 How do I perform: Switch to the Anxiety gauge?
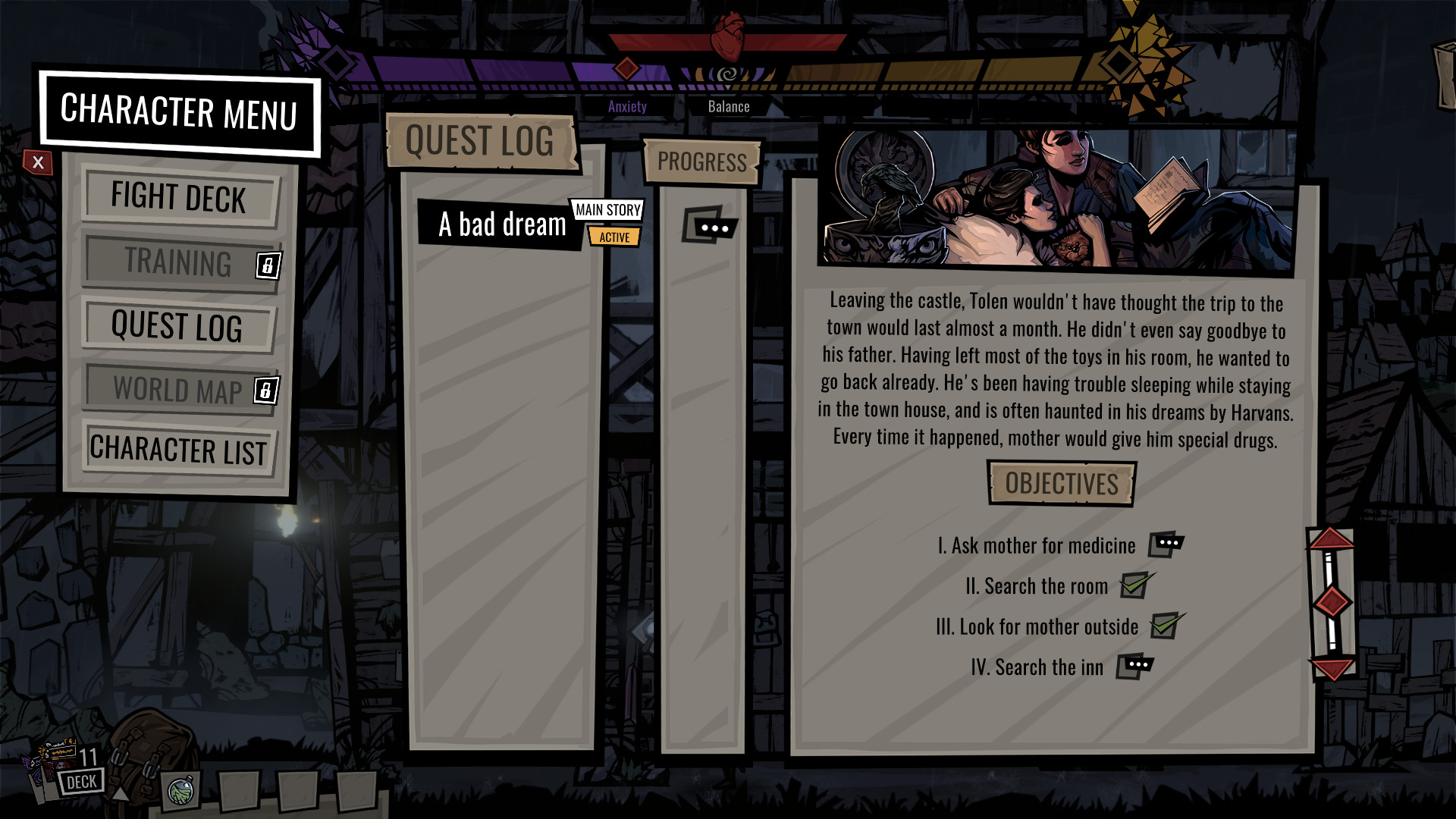point(626,106)
